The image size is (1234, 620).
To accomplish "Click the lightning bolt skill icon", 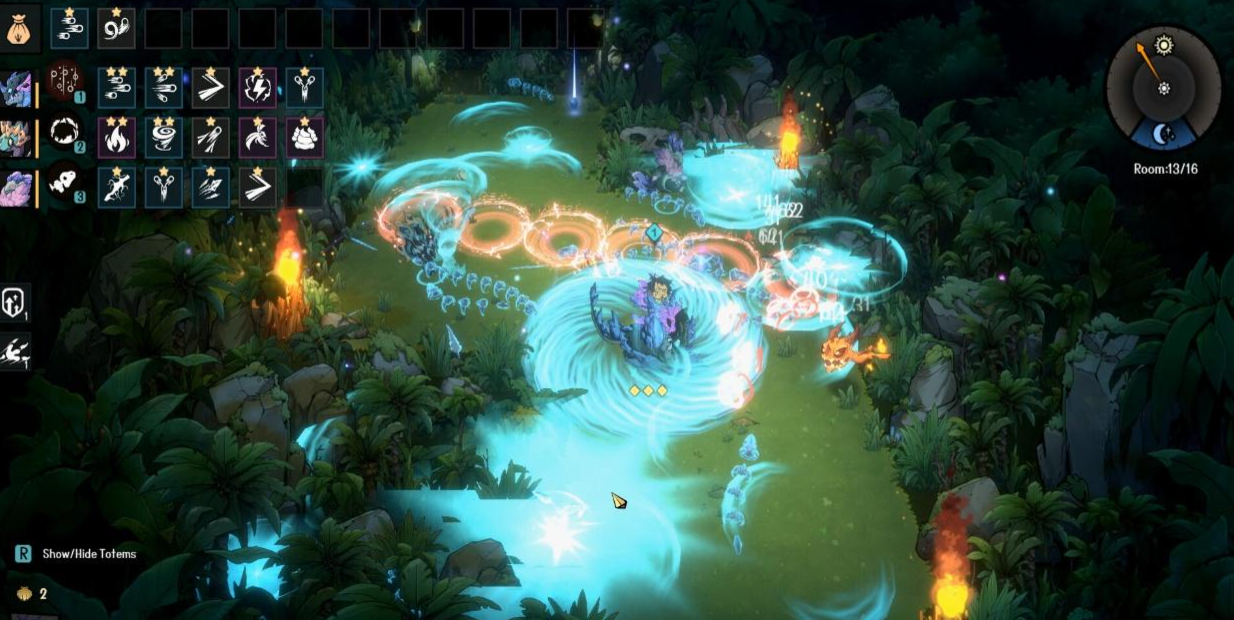I will point(257,88).
